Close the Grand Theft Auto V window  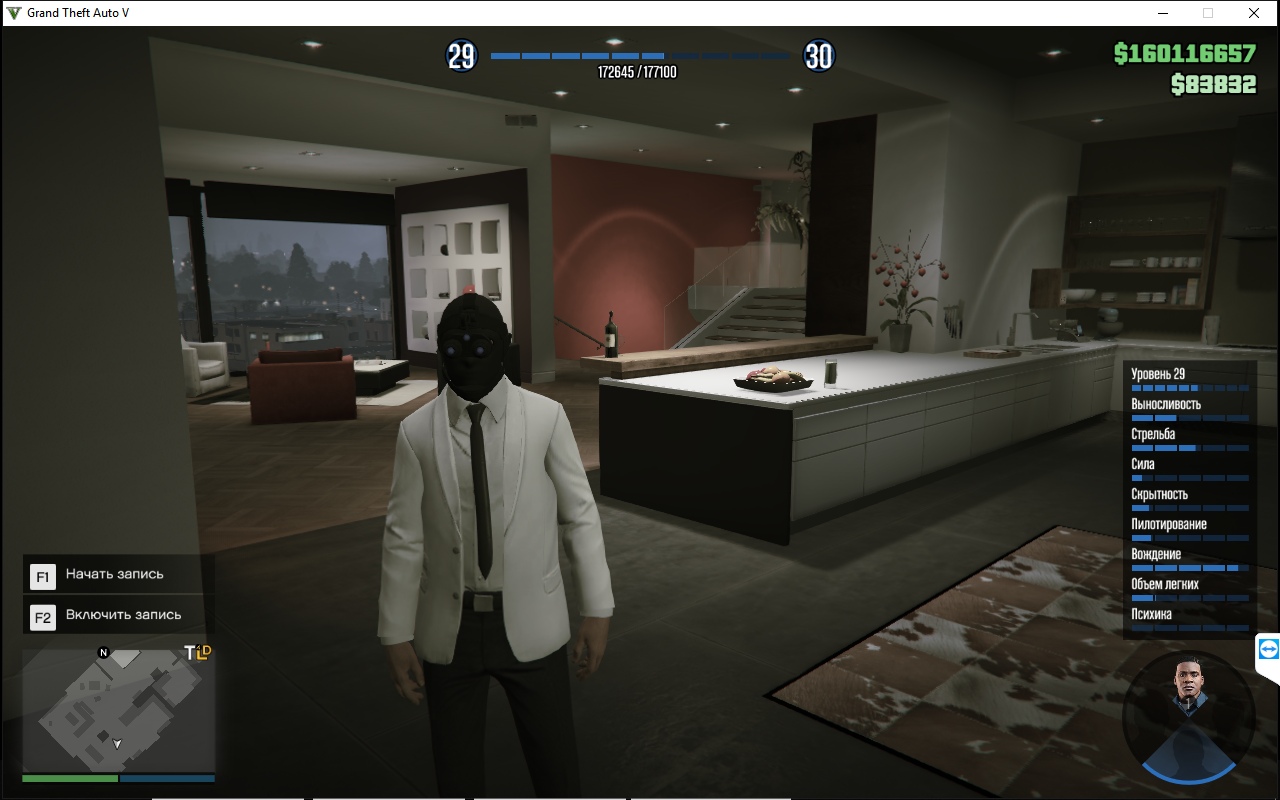pyautogui.click(x=1253, y=13)
